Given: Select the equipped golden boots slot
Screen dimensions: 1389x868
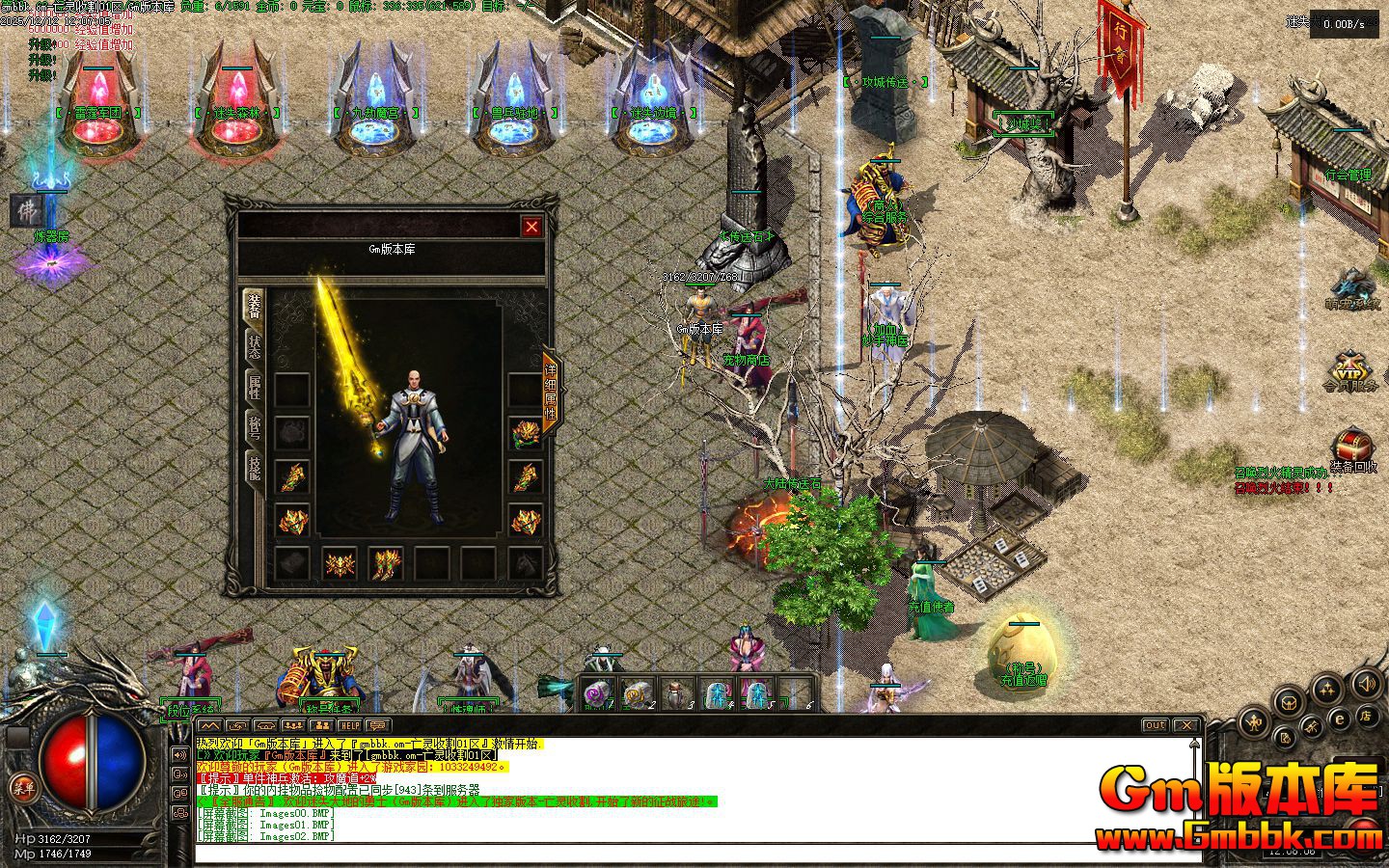Looking at the screenshot, I should [x=386, y=563].
